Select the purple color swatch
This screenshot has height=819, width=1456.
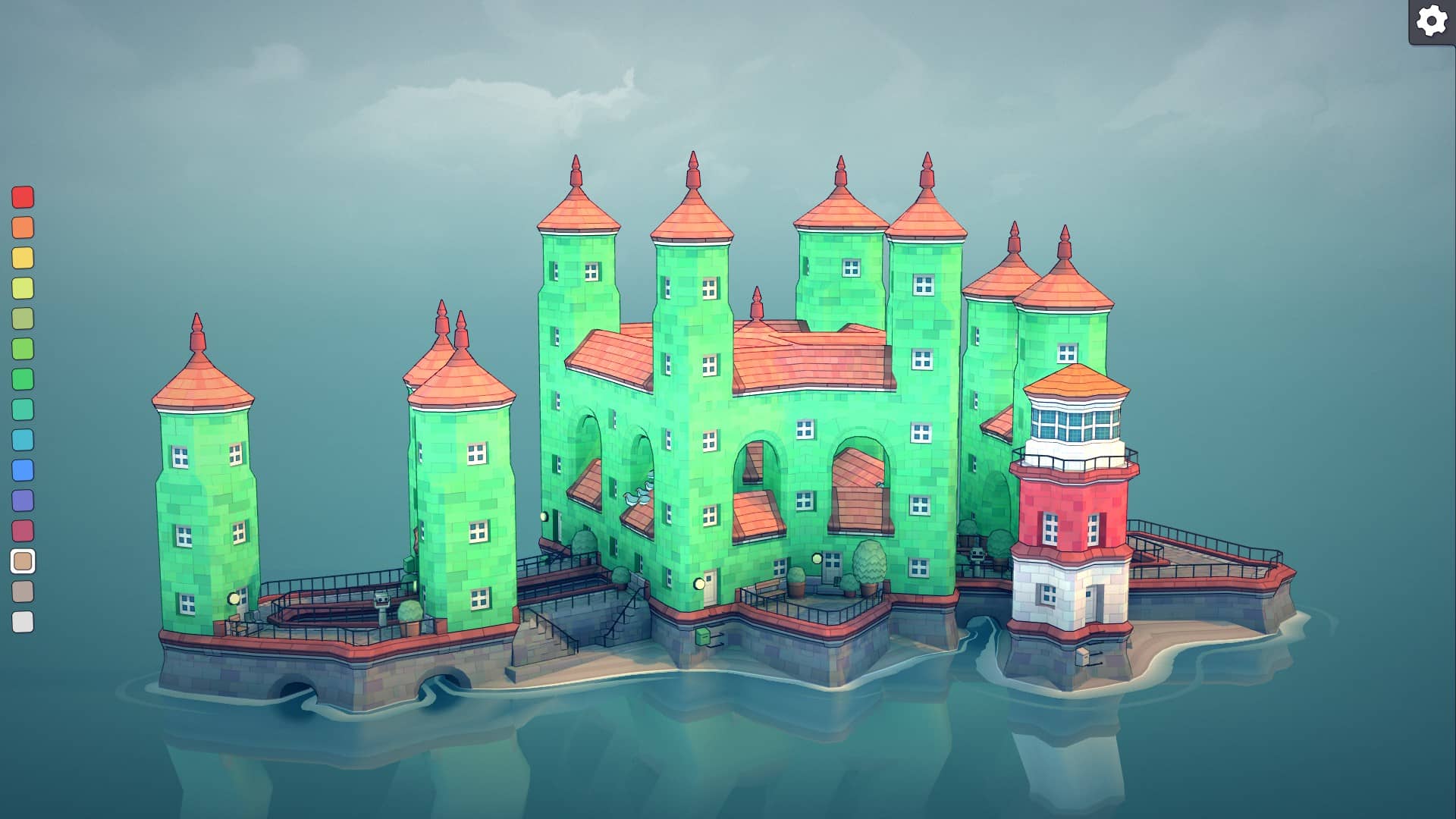click(23, 500)
